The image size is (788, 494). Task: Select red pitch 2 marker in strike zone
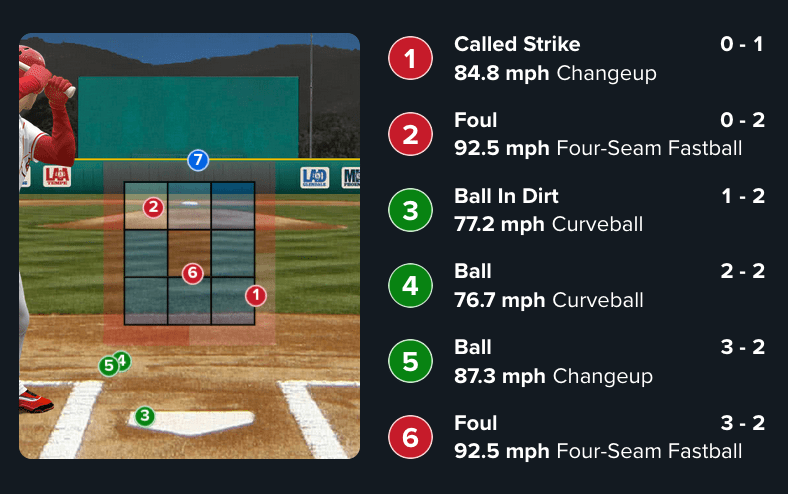(x=153, y=208)
